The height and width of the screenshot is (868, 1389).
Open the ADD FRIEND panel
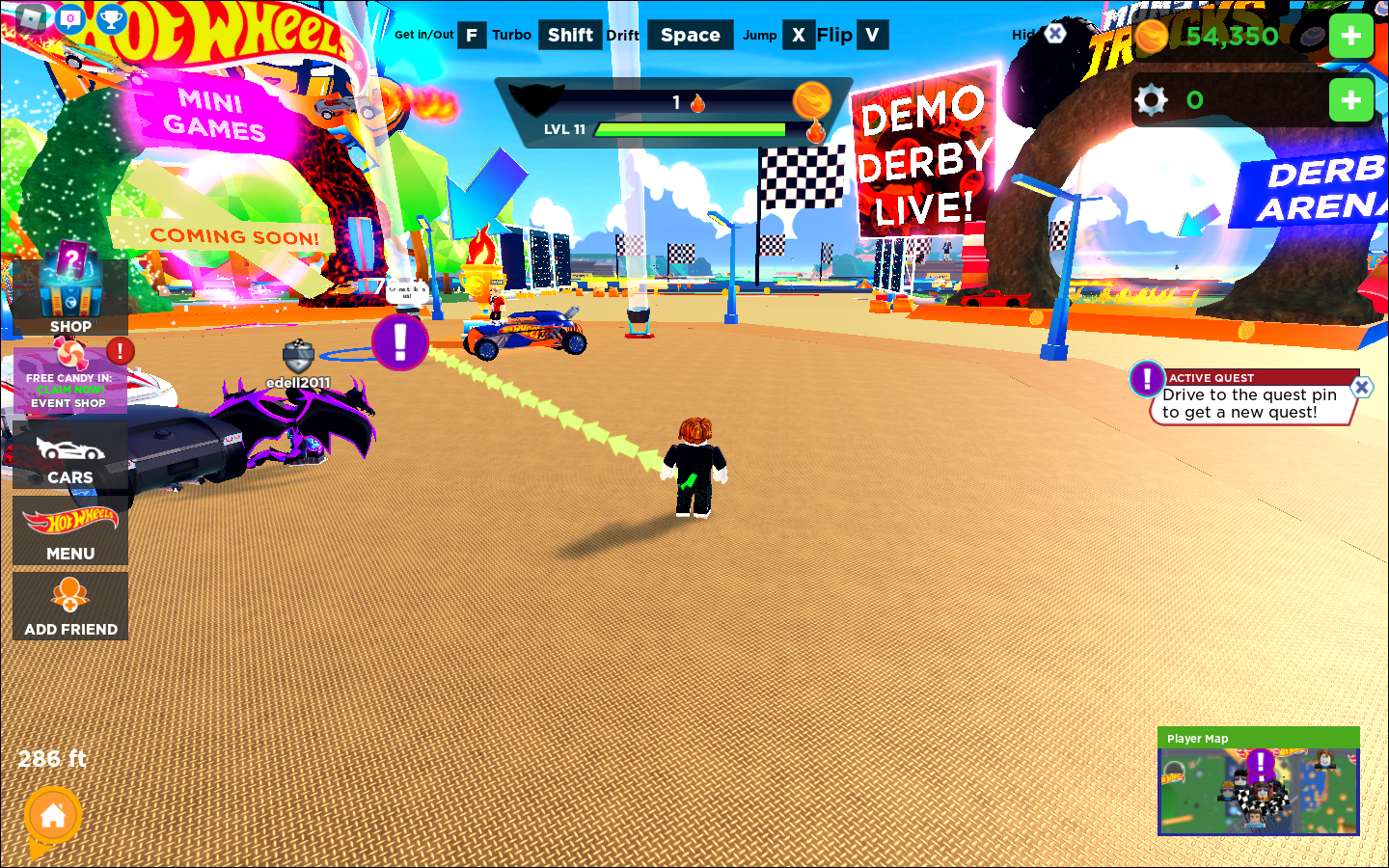pos(70,603)
